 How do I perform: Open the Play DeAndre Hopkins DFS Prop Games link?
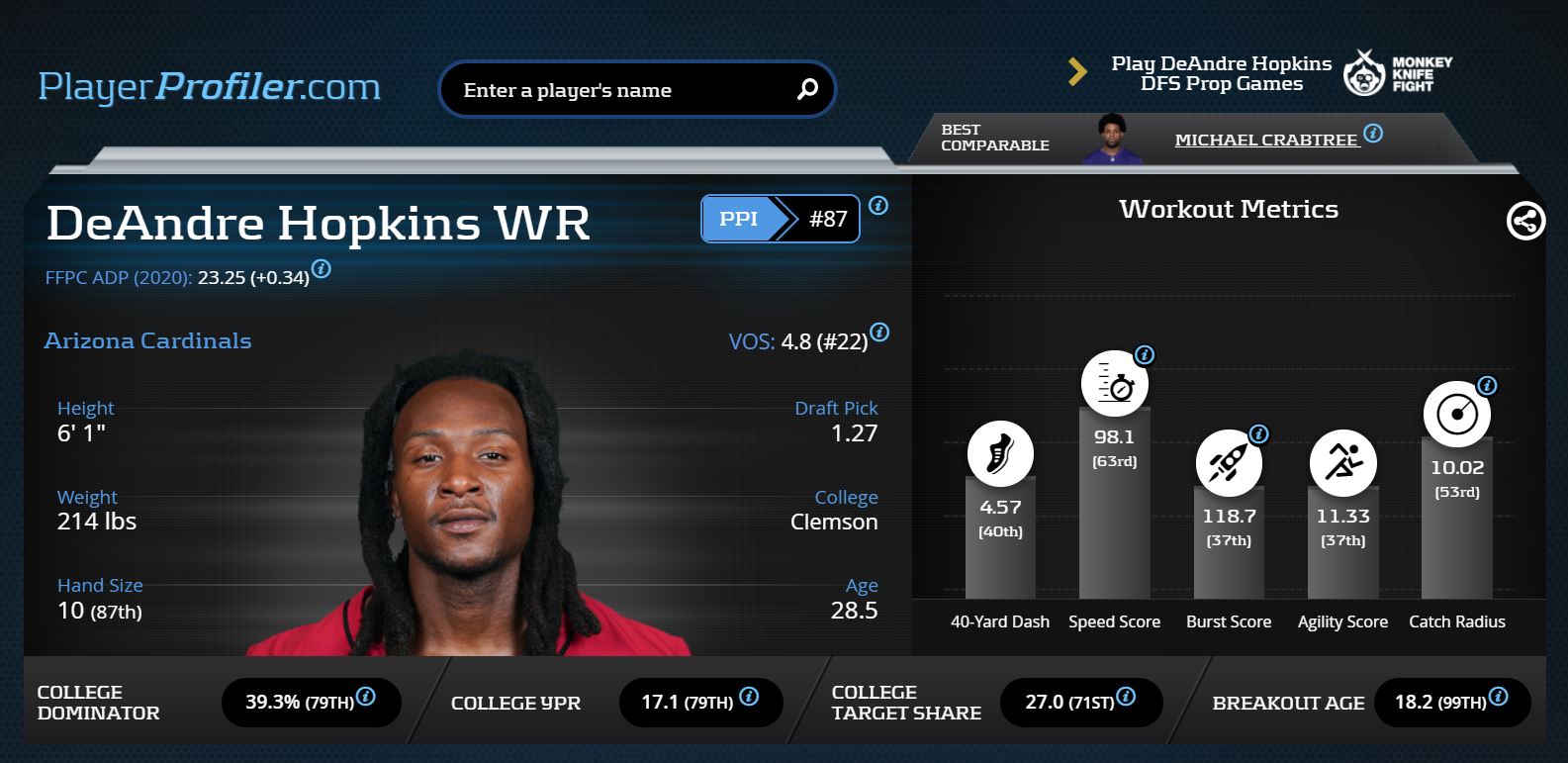(1221, 74)
